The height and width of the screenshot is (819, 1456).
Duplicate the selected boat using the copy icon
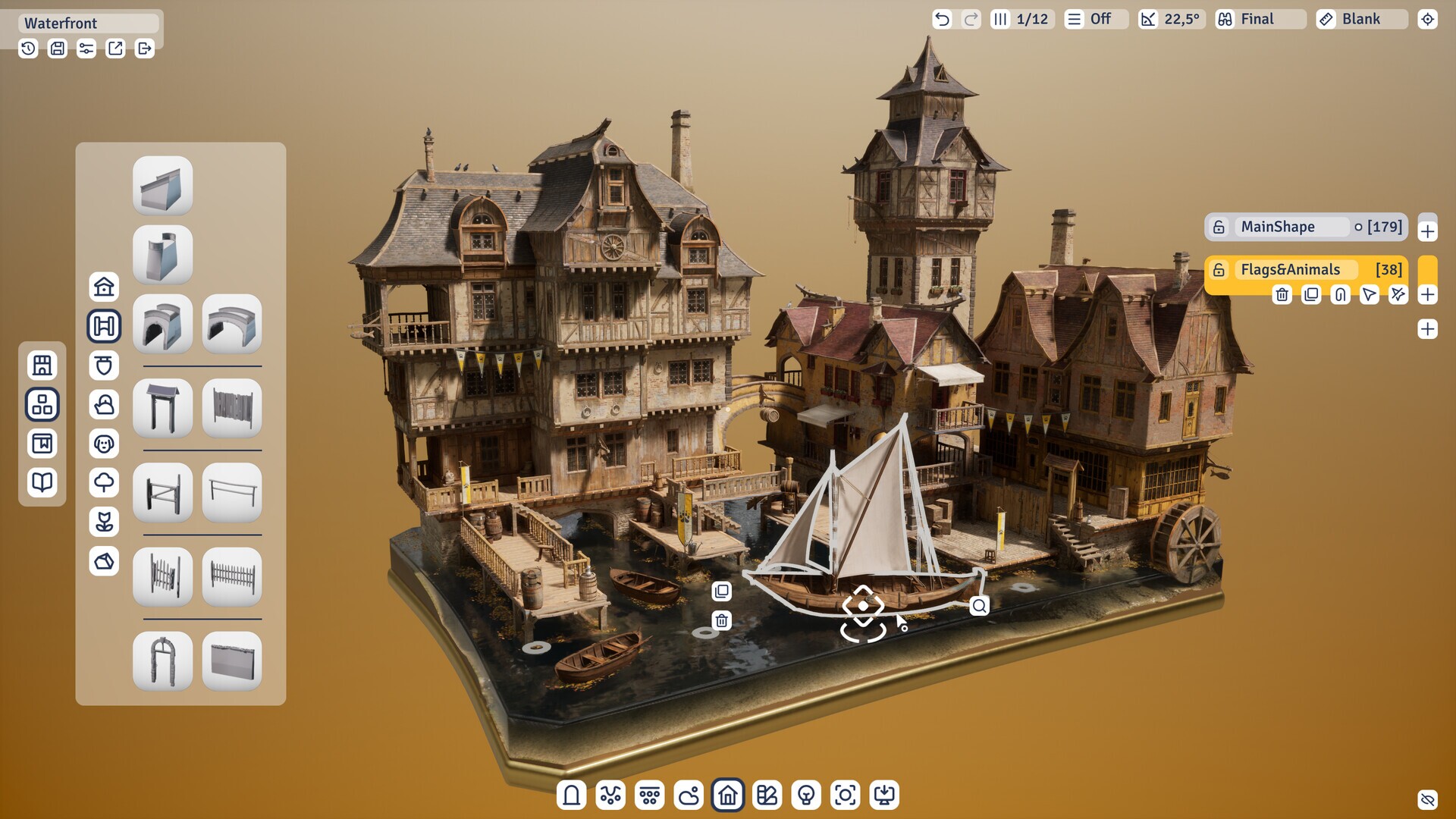coord(721,591)
